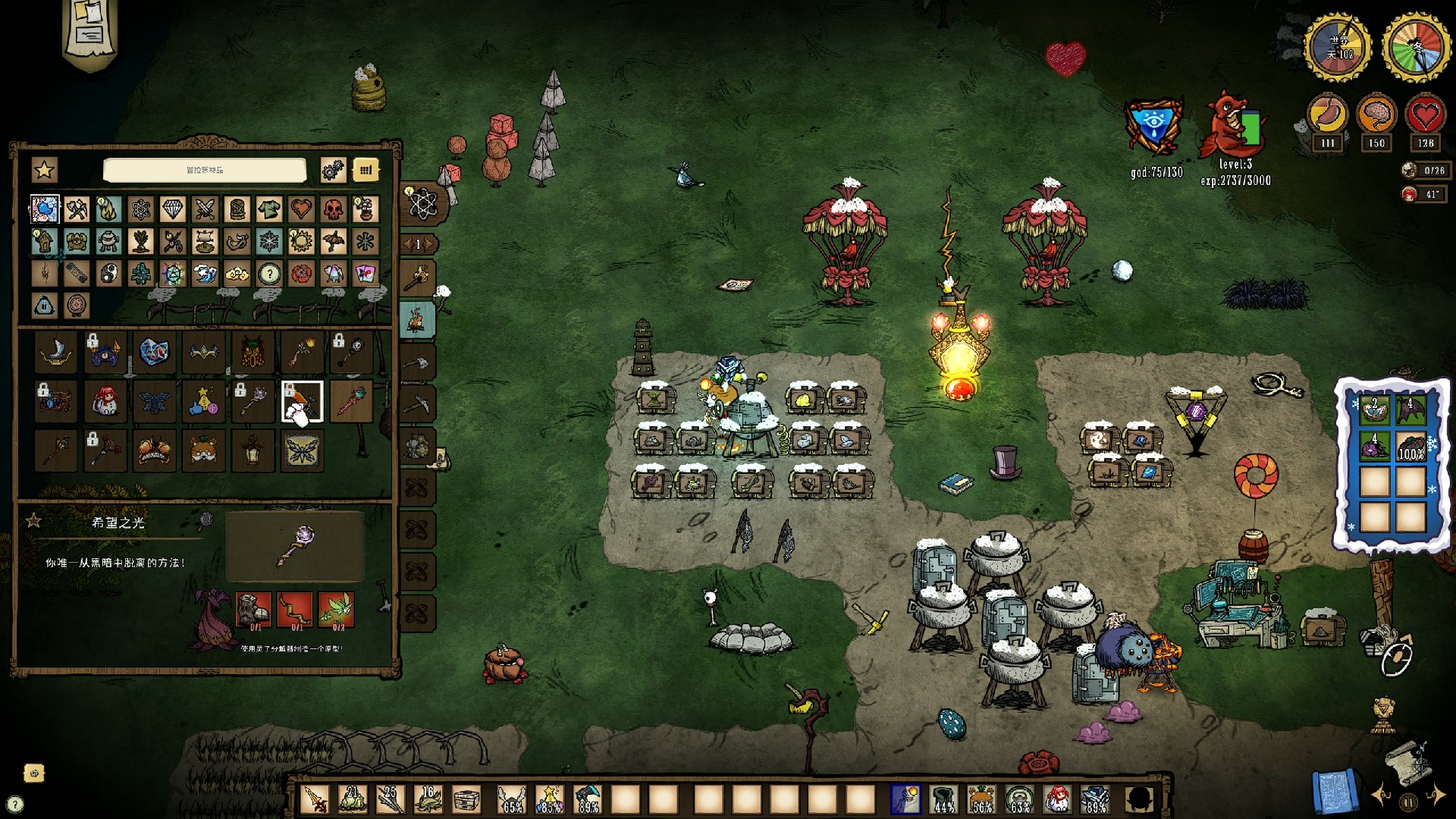
Task: Choose the green shirt clothing filter
Action: (268, 209)
